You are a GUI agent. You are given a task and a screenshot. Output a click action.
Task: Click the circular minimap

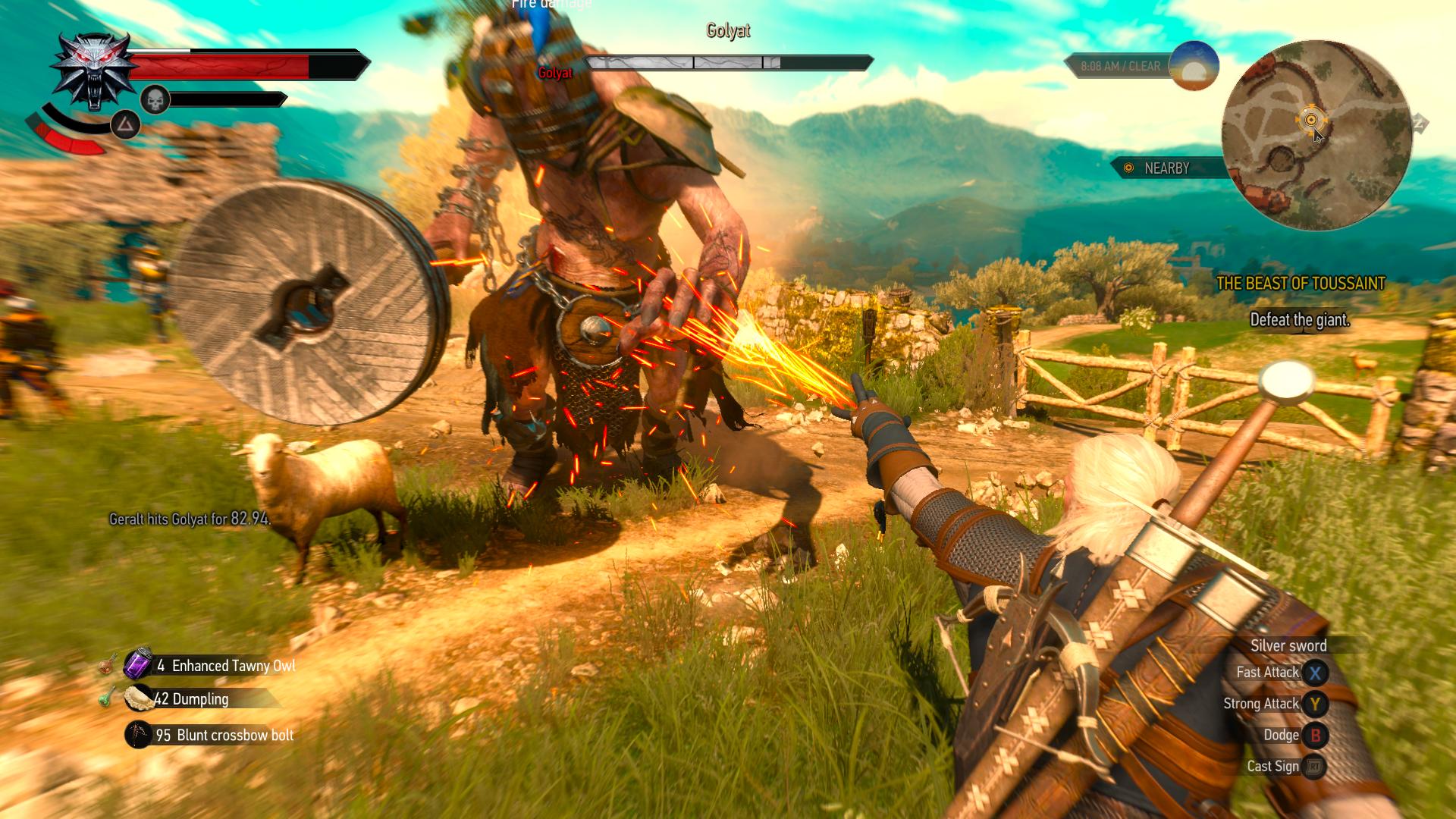point(1316,135)
